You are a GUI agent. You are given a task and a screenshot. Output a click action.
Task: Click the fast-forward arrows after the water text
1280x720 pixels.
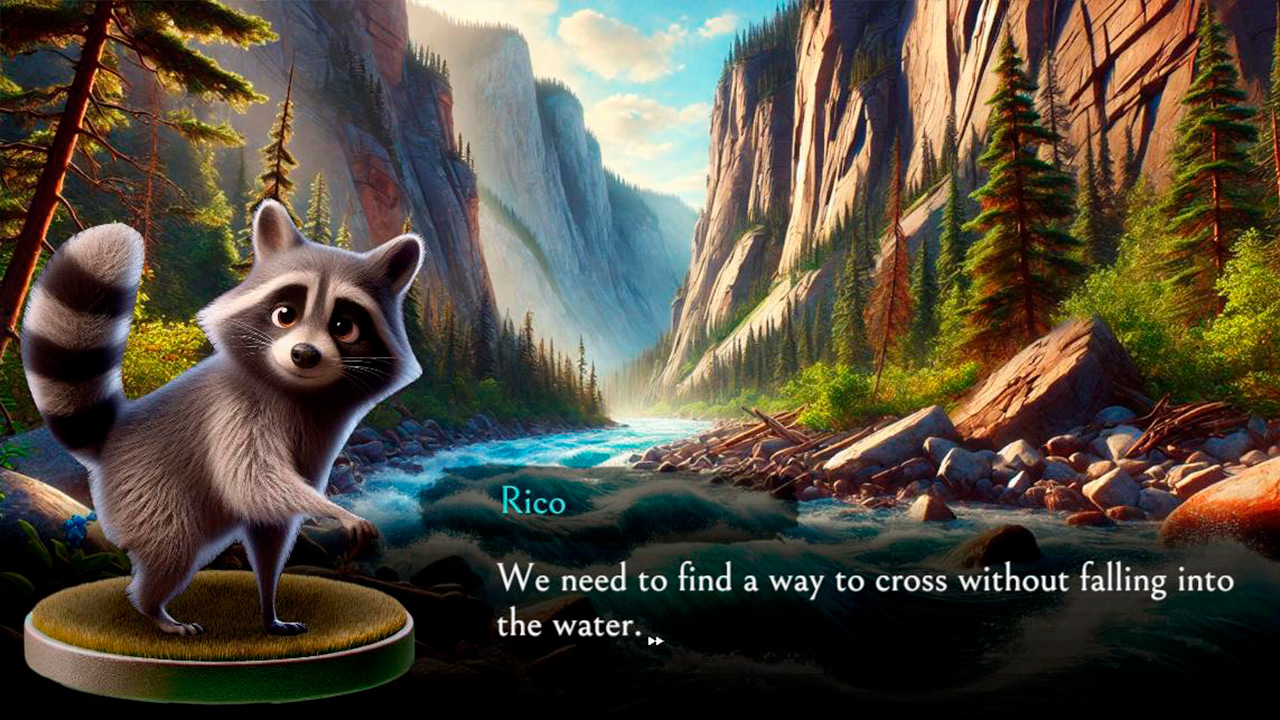click(658, 640)
